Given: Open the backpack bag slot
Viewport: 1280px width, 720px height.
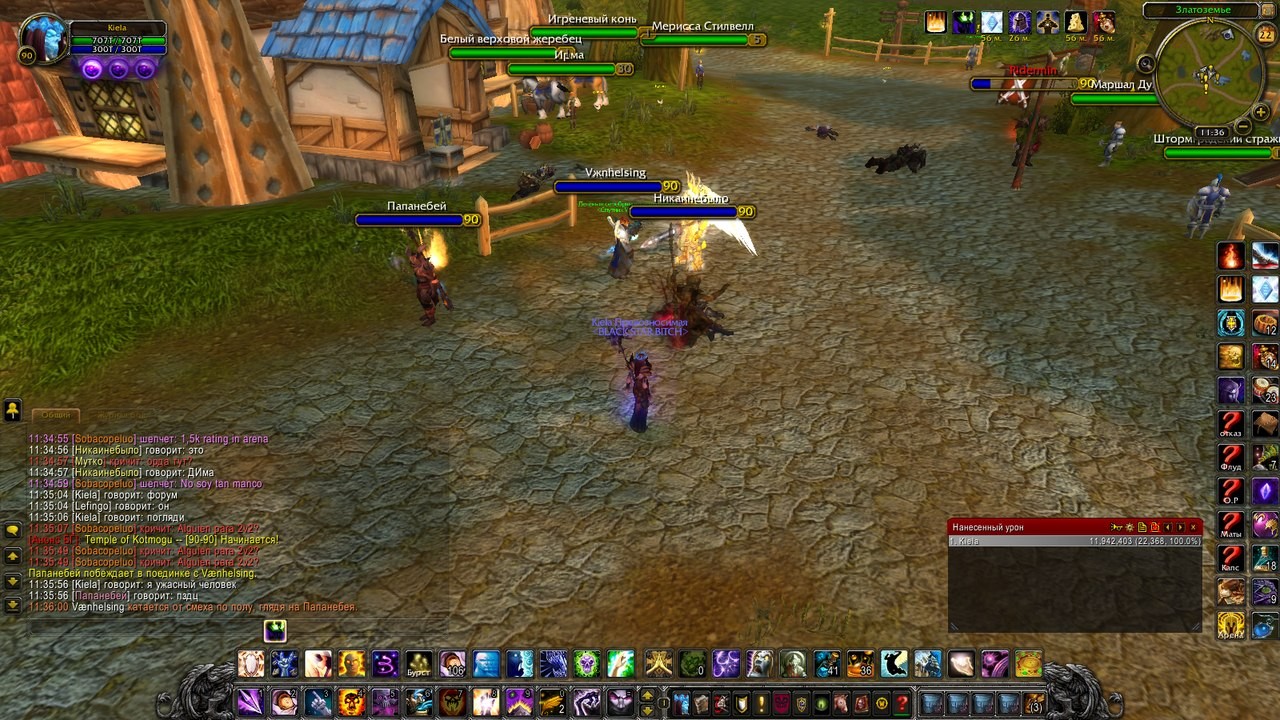Looking at the screenshot, I should (1034, 703).
